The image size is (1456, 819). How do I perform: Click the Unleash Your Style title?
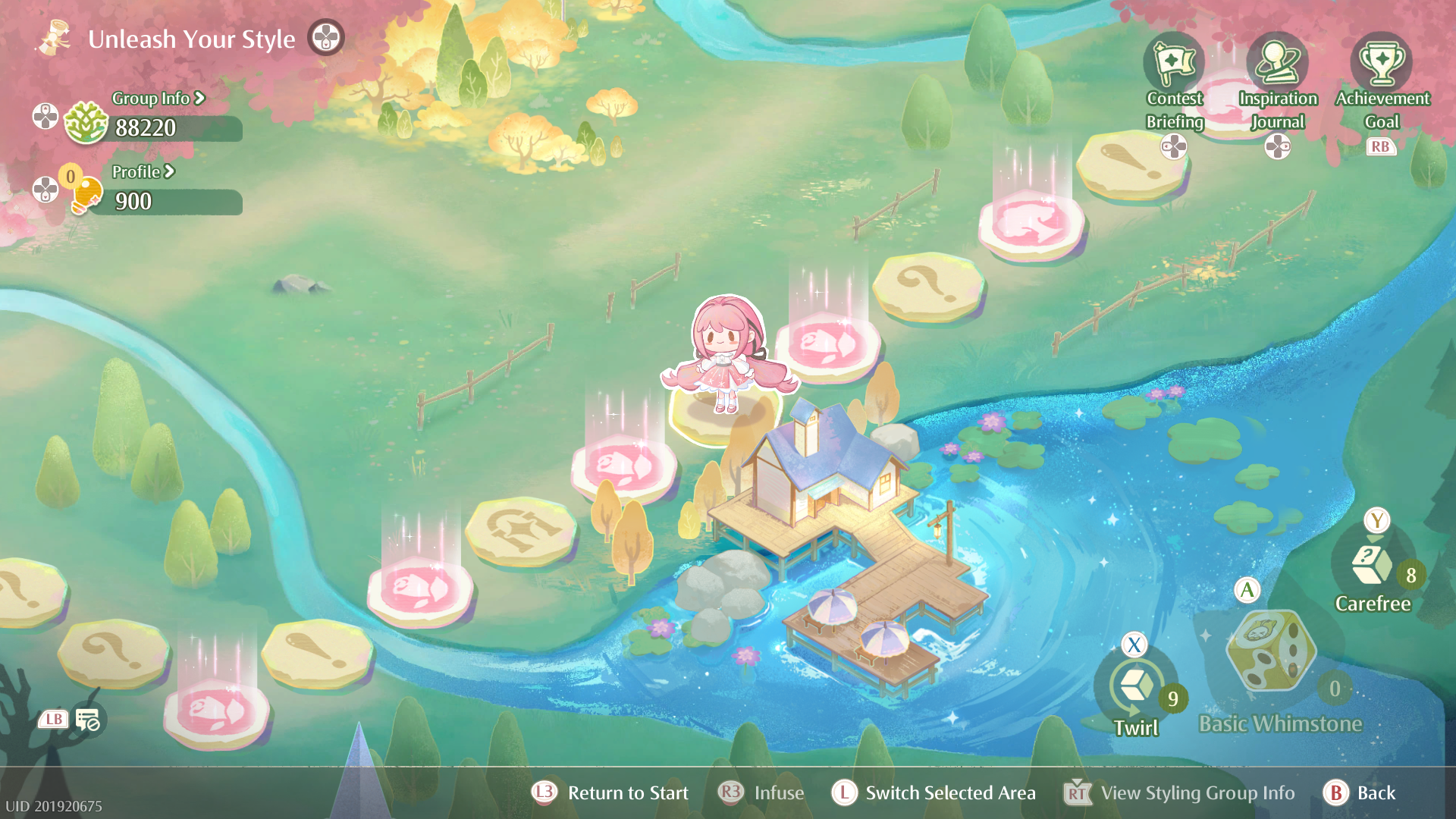coord(191,39)
